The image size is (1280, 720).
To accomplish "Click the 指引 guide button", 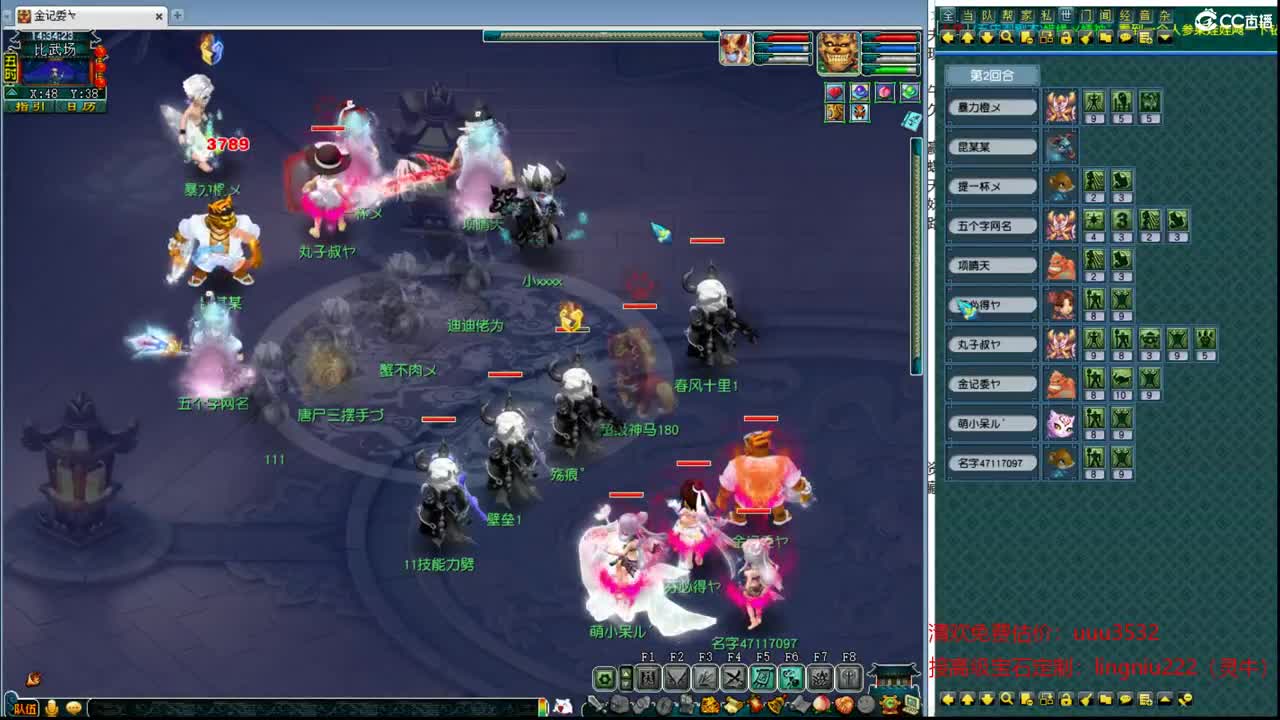I will point(30,106).
